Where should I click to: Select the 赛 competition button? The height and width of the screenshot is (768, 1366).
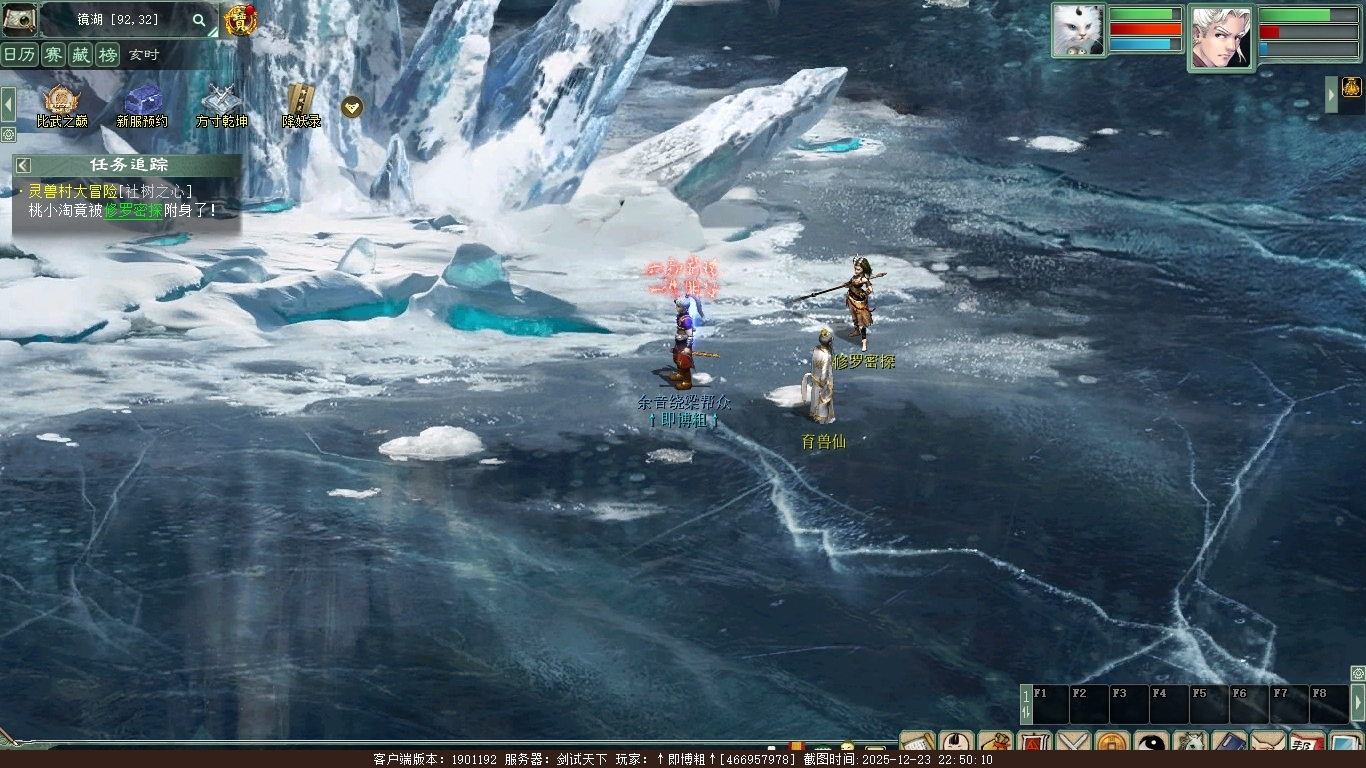coord(53,55)
